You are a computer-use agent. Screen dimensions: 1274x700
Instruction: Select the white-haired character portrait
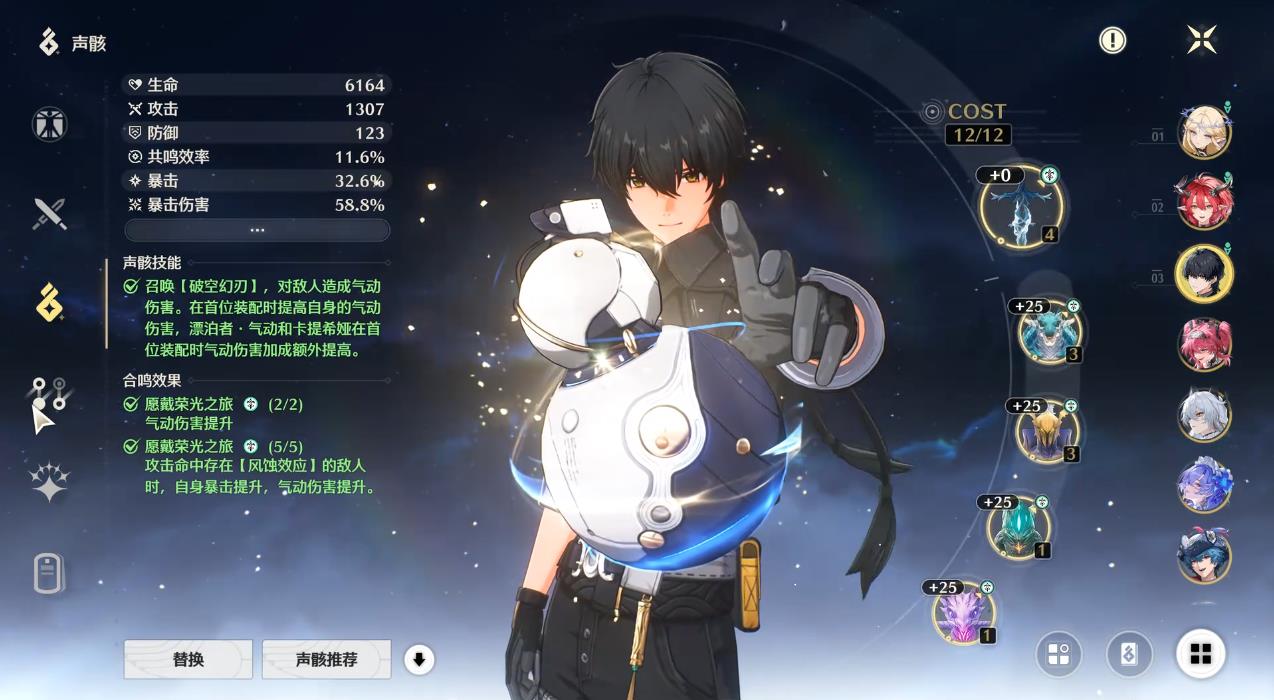pos(1204,415)
